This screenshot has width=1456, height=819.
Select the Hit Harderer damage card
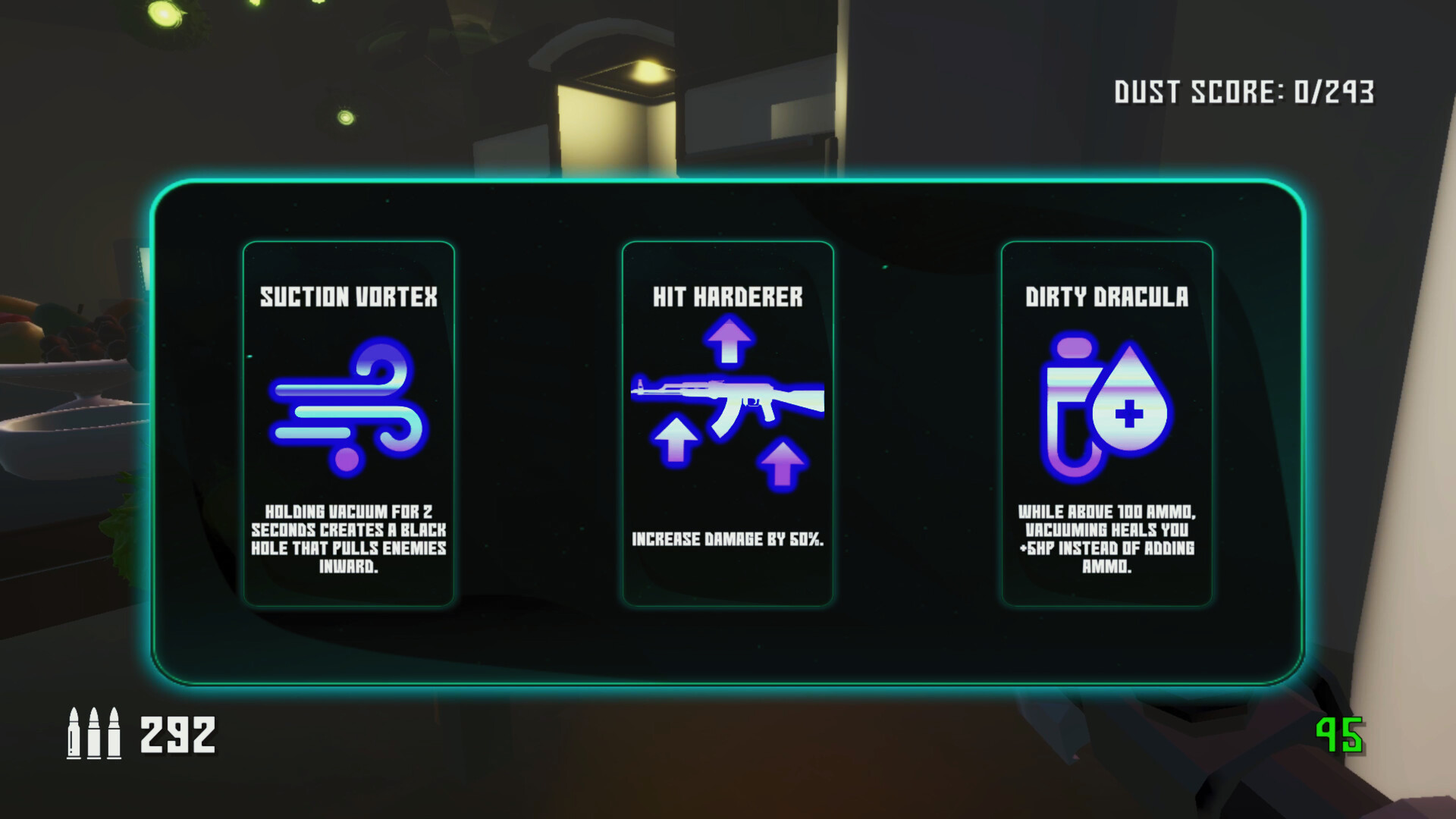pos(727,423)
